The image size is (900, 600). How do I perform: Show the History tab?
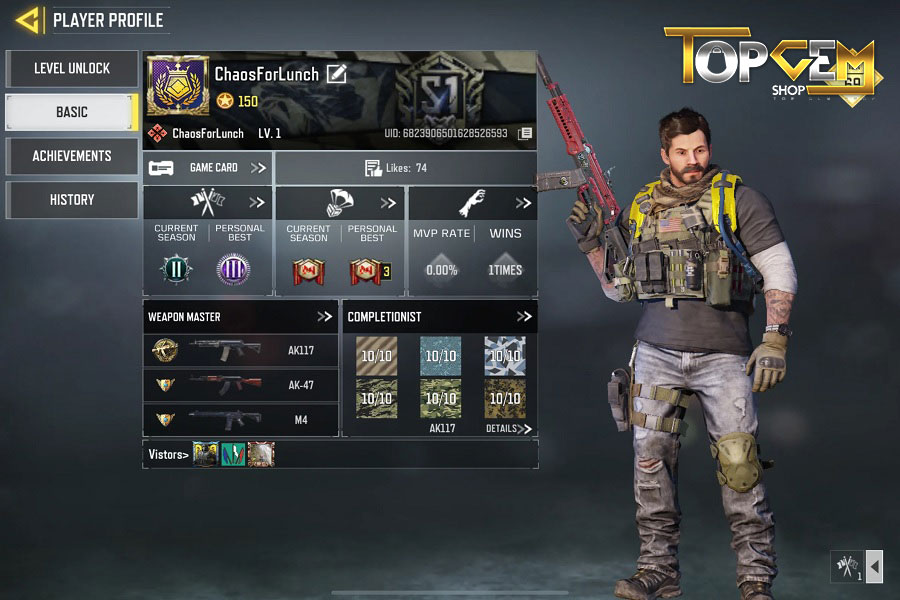pos(71,200)
